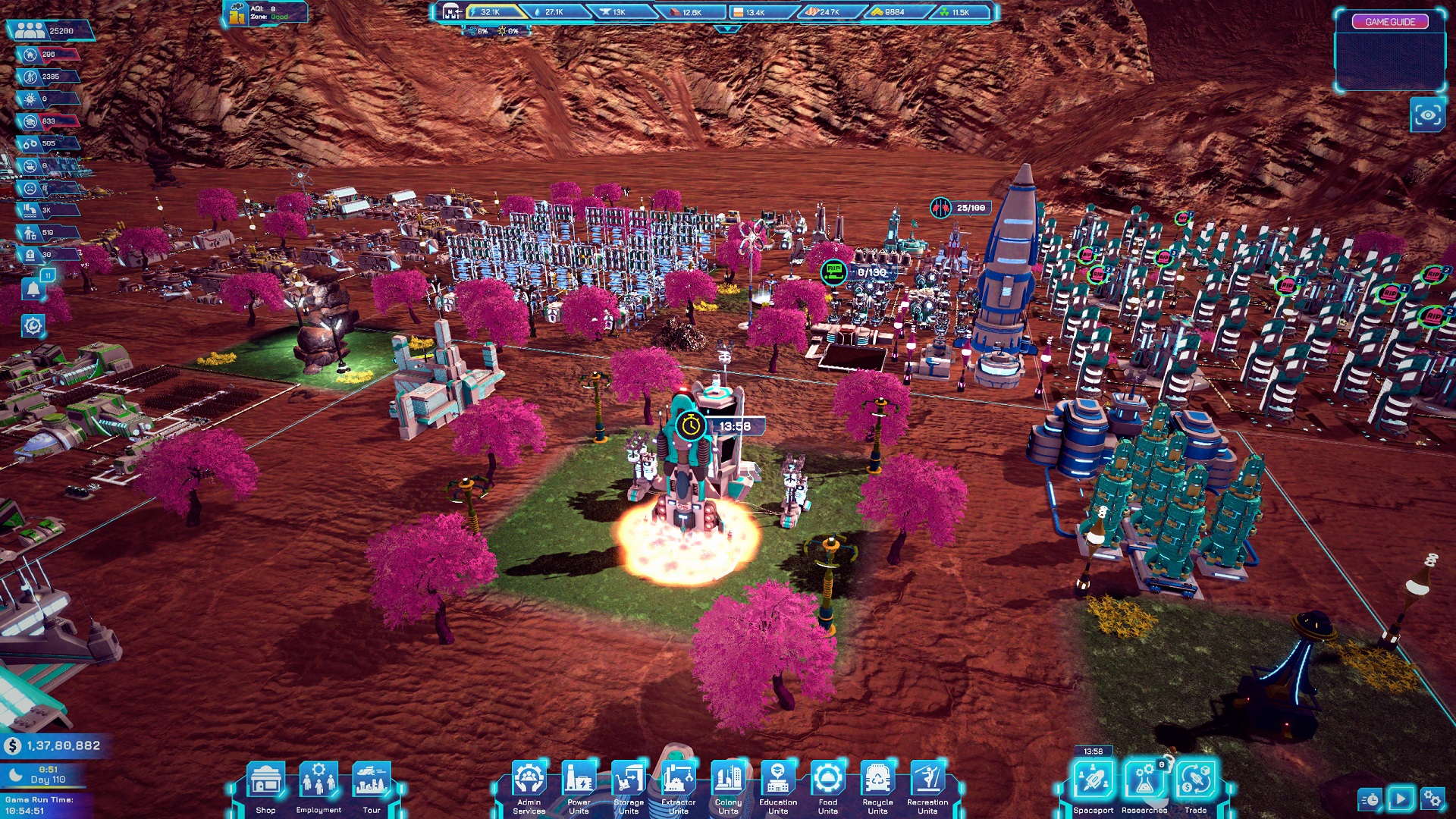The width and height of the screenshot is (1456, 819).
Task: Choose the Education Units category
Action: pos(778,780)
